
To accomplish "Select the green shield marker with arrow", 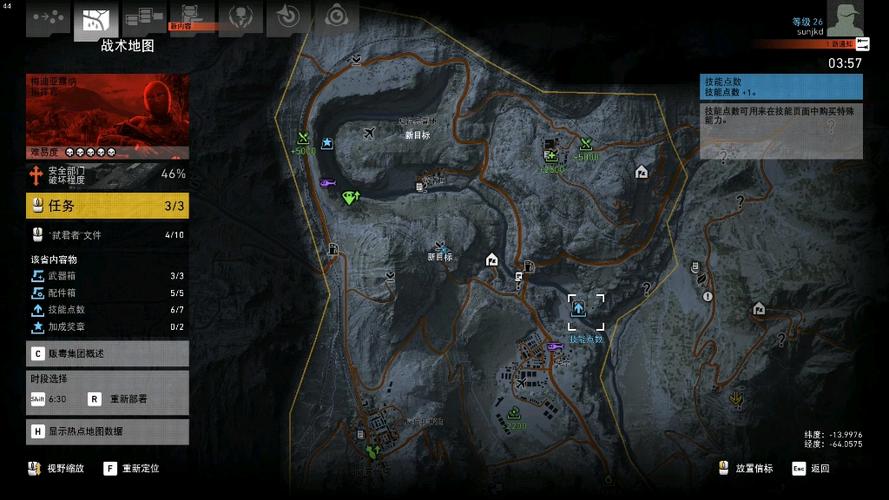I will (350, 197).
